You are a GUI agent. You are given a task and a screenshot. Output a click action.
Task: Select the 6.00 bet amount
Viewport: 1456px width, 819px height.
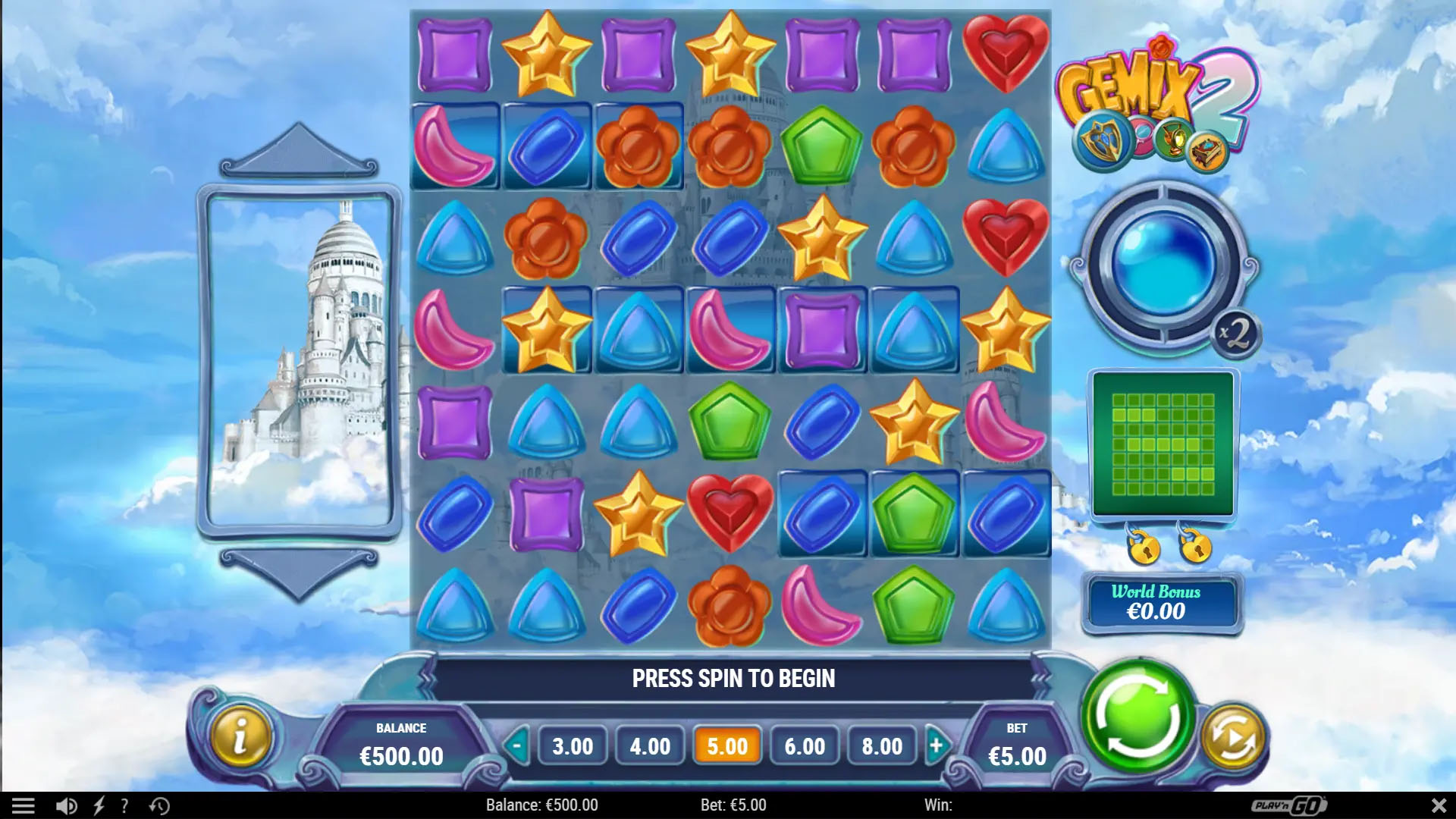(803, 746)
